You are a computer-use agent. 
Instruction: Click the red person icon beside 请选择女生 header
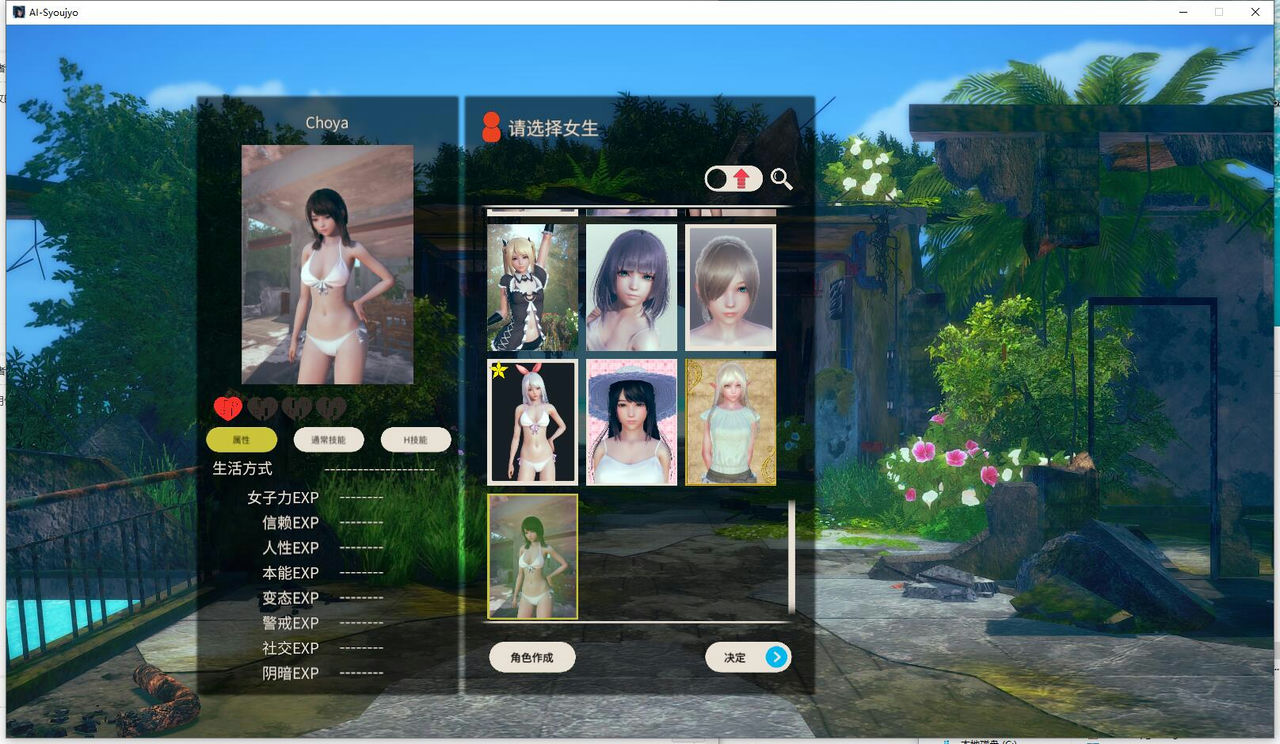pos(489,128)
